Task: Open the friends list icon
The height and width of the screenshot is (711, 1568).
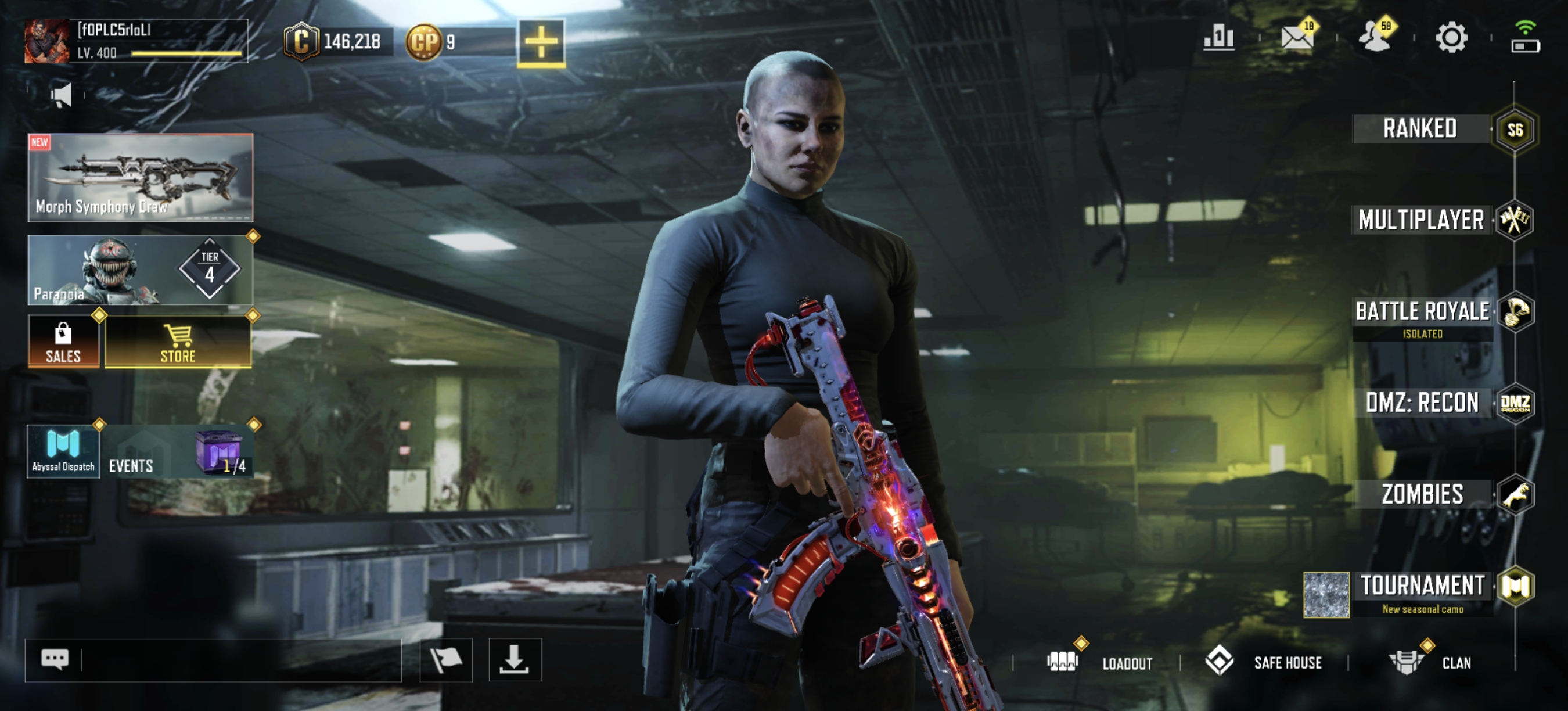Action: click(x=1374, y=38)
